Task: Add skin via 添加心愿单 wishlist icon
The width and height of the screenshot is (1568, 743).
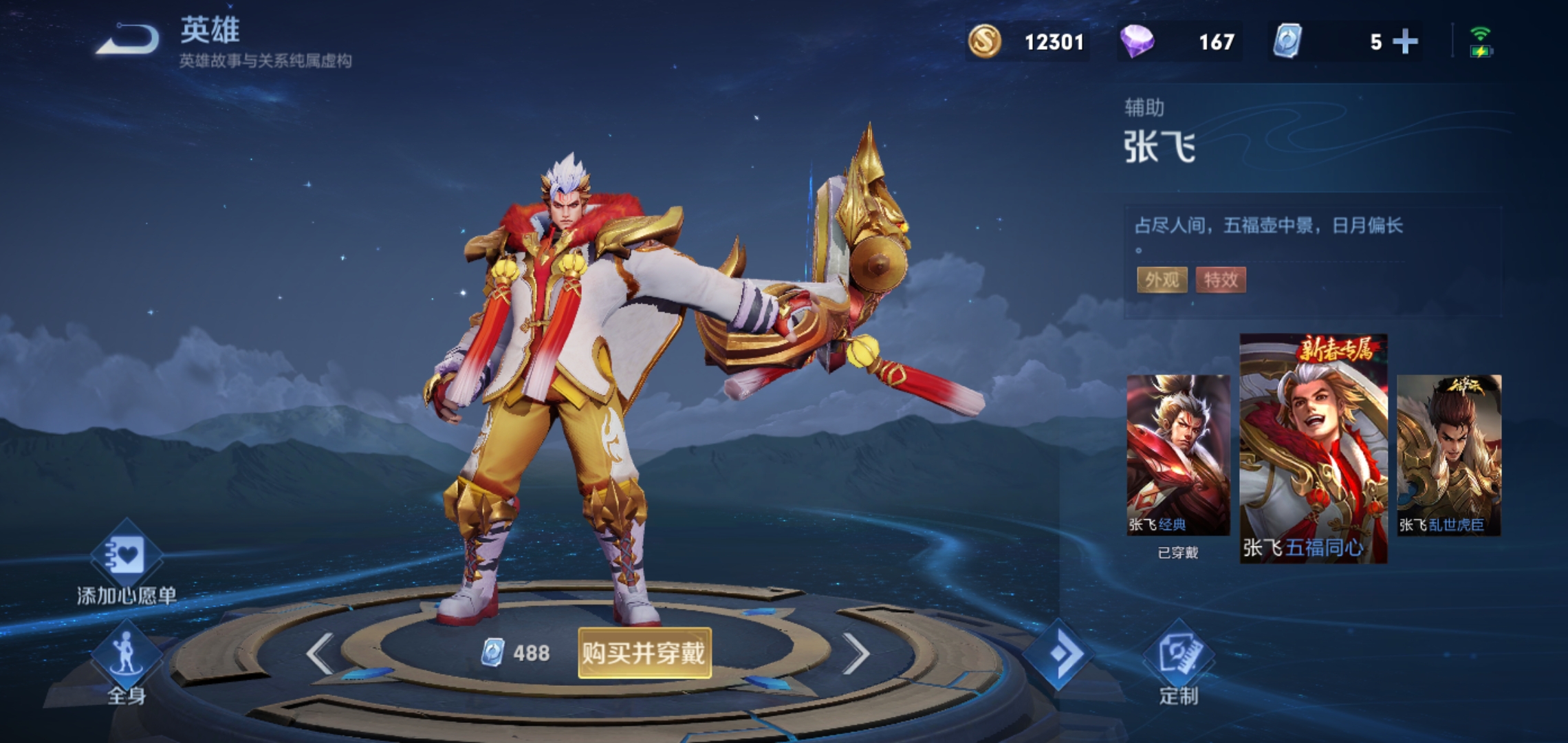Action: pos(127,556)
